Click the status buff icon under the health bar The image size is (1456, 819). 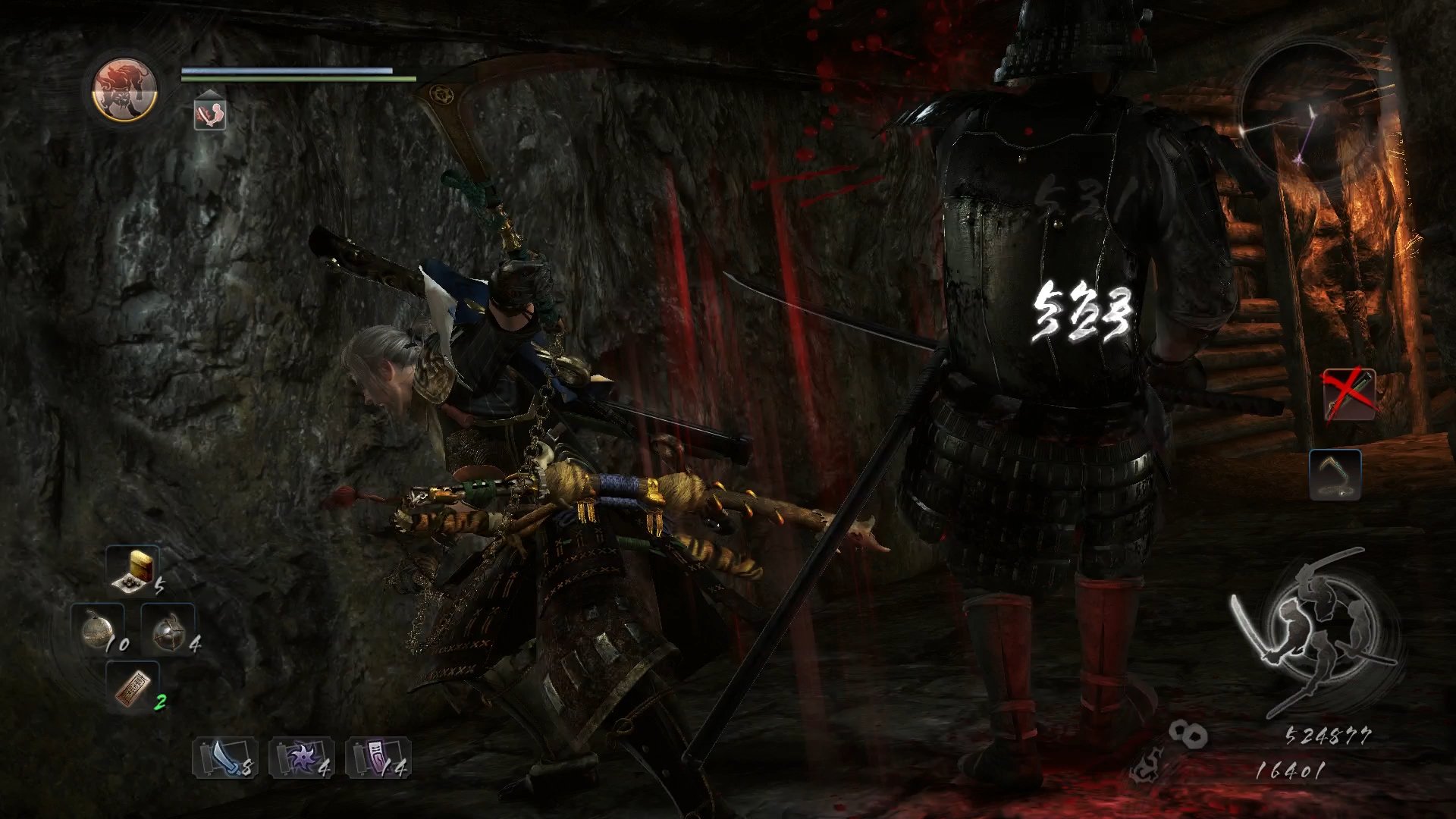coord(209,112)
